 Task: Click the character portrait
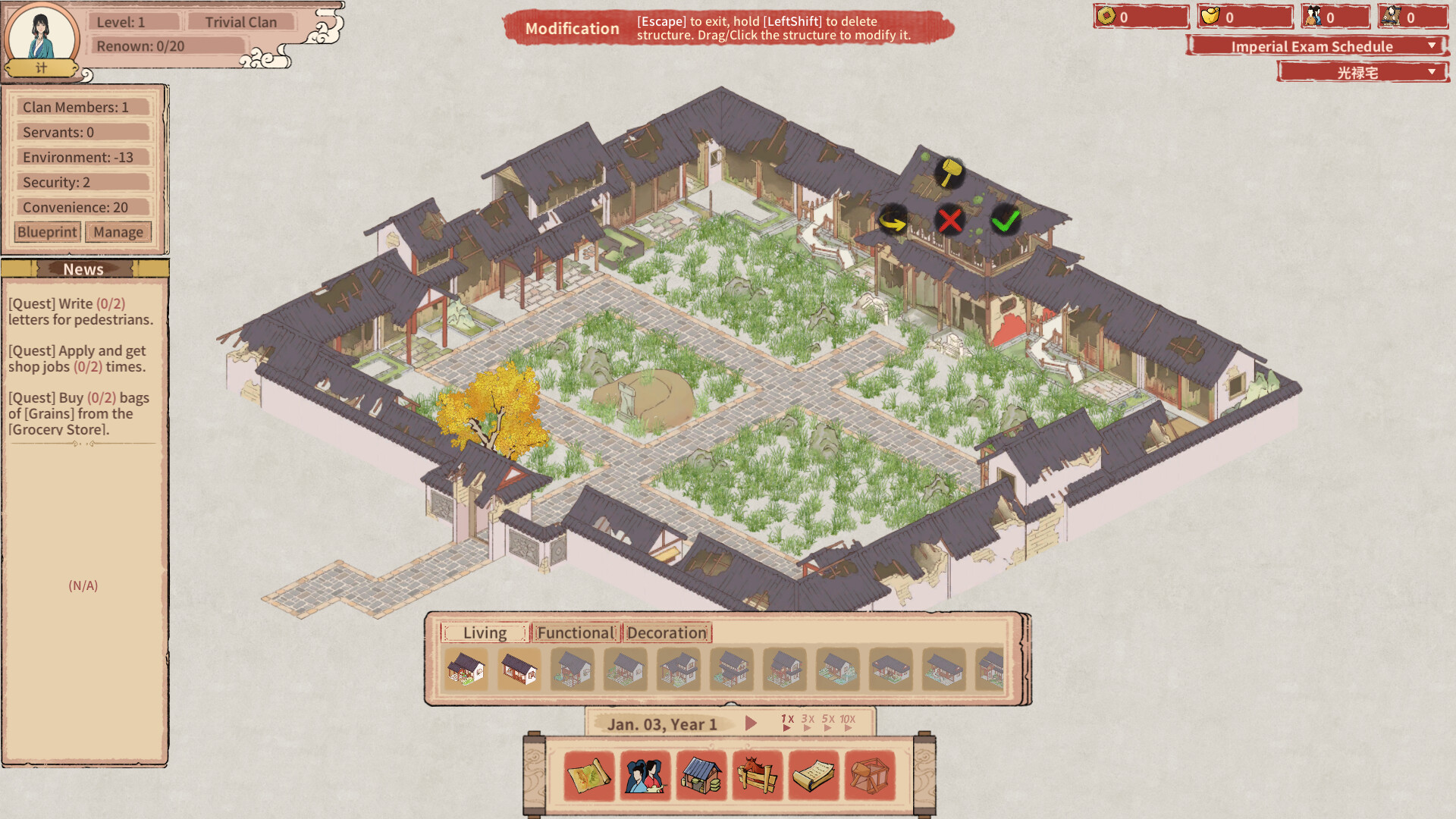pyautogui.click(x=42, y=36)
